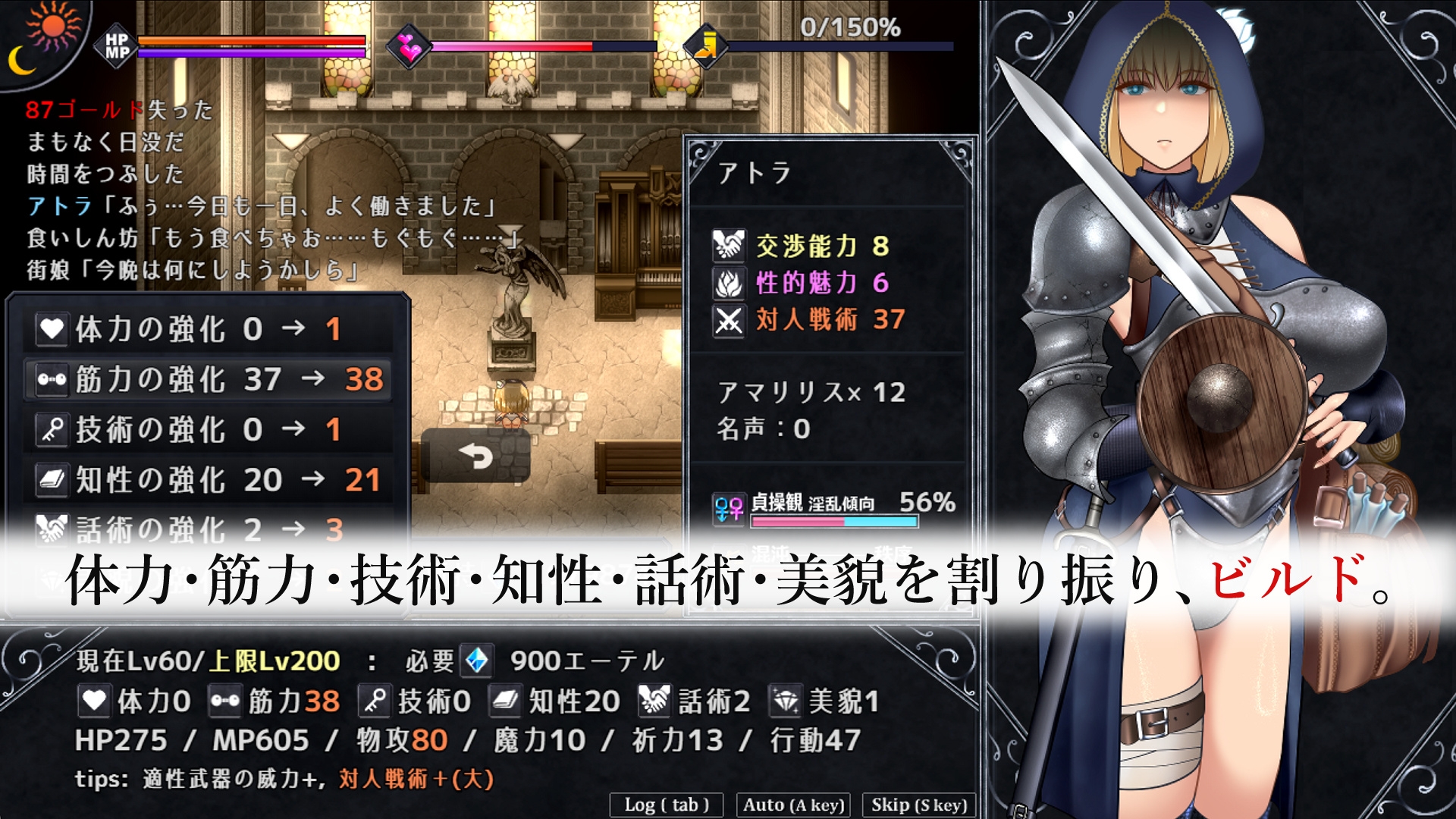
Task: Enable message skipping via Skip (S key)
Action: click(918, 805)
